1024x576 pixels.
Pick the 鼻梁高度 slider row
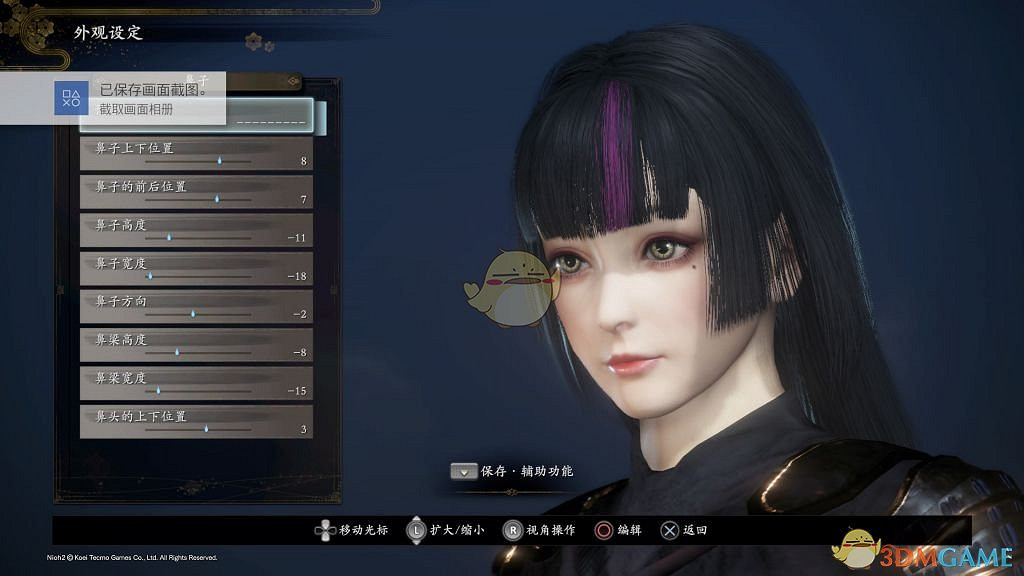196,345
